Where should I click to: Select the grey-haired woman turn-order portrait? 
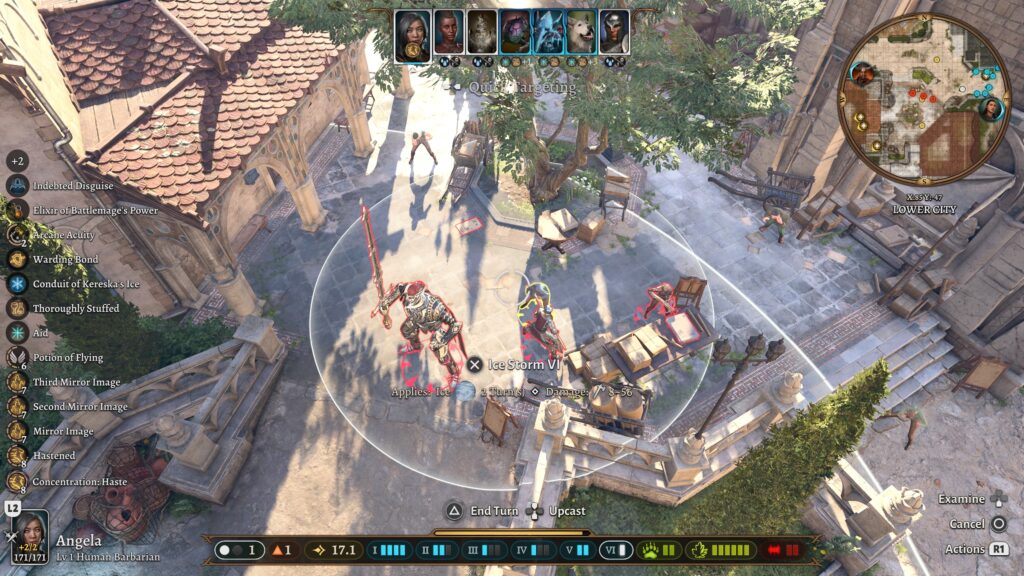[412, 36]
